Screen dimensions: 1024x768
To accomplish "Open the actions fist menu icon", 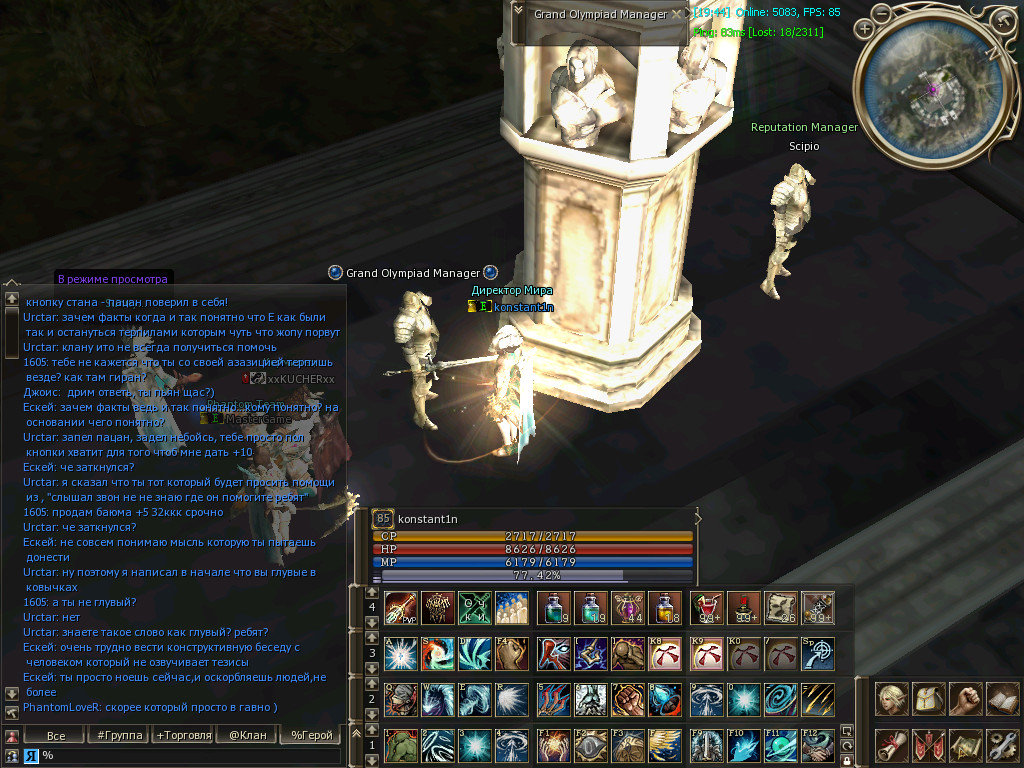I will tap(965, 698).
